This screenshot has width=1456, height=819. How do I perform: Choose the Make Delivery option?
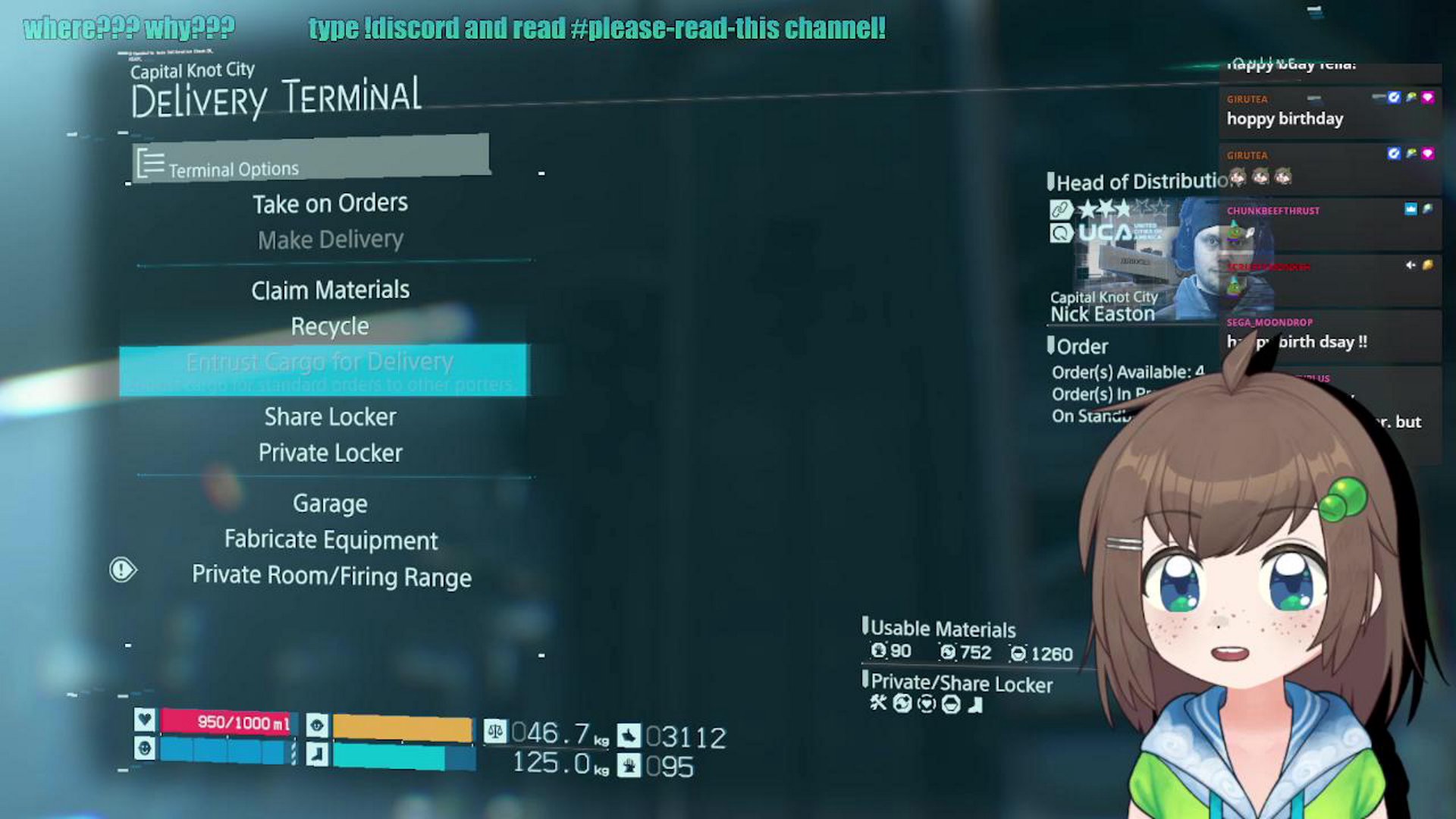330,240
